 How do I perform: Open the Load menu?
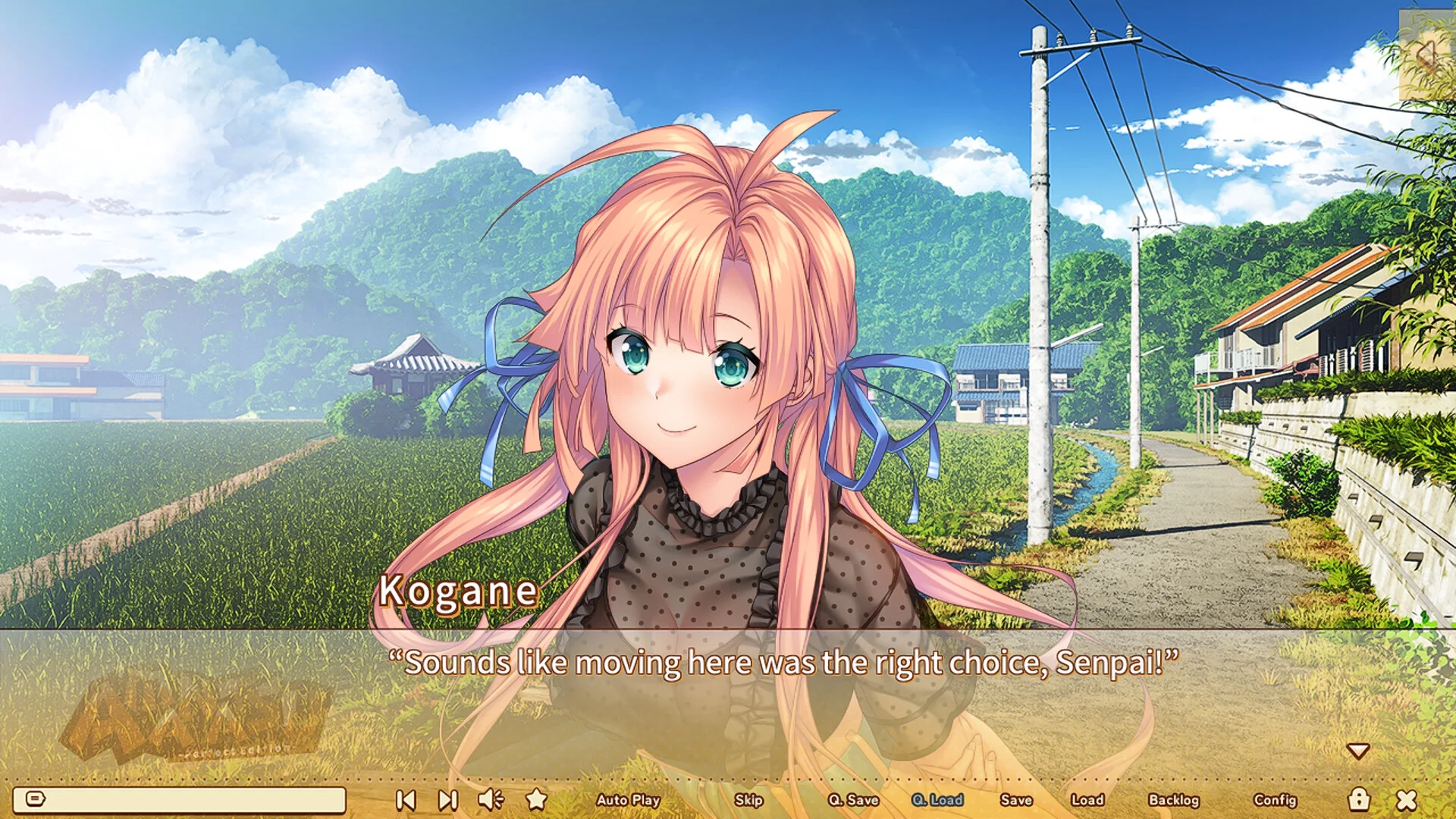[x=1087, y=800]
